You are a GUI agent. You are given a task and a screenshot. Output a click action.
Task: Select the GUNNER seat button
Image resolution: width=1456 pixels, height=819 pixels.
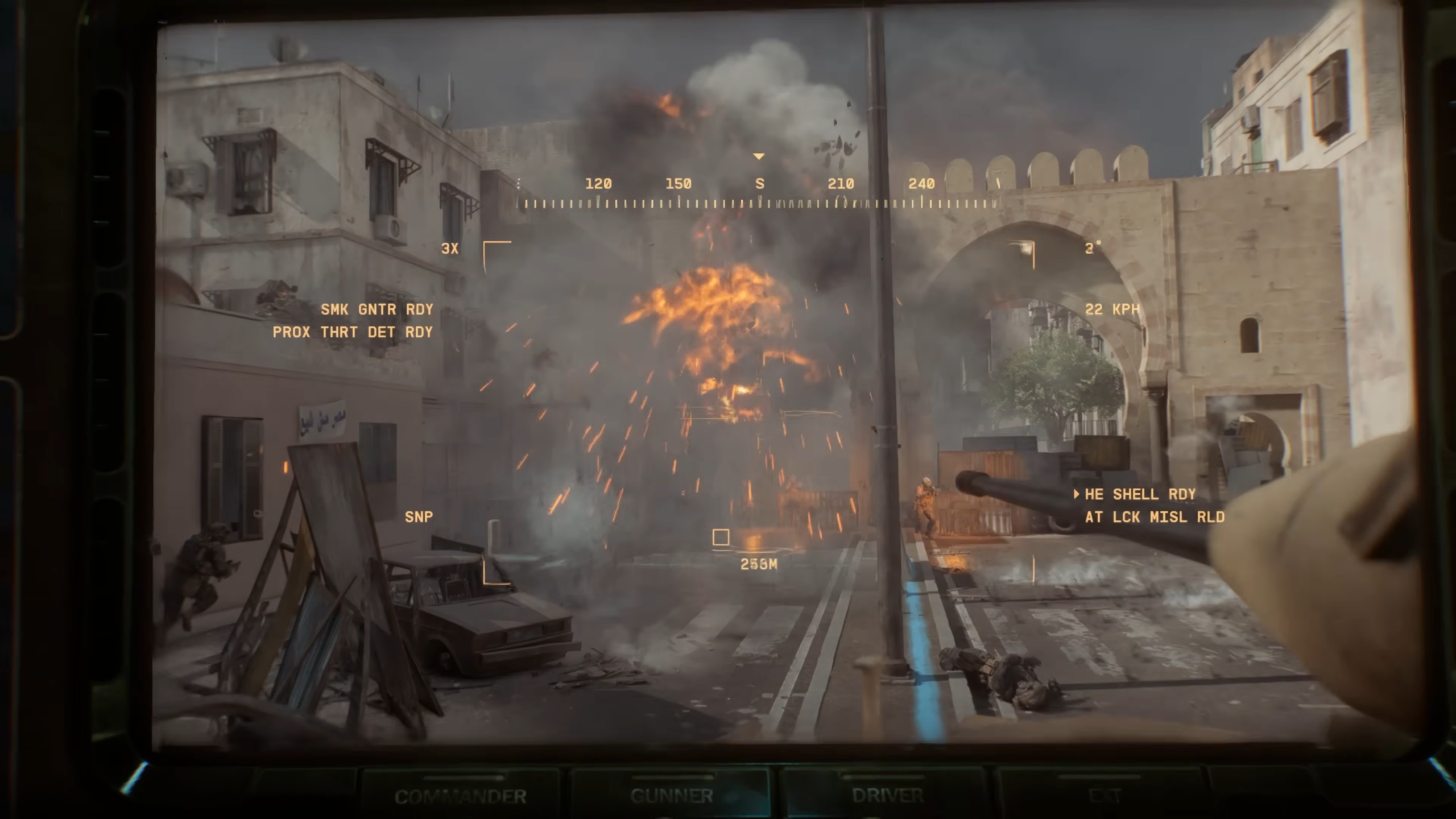[671, 795]
